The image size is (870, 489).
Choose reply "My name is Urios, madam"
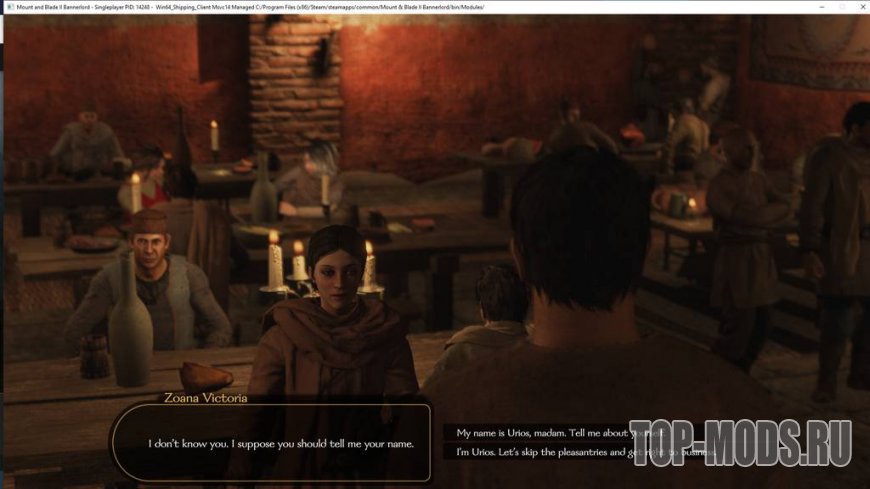pos(540,433)
